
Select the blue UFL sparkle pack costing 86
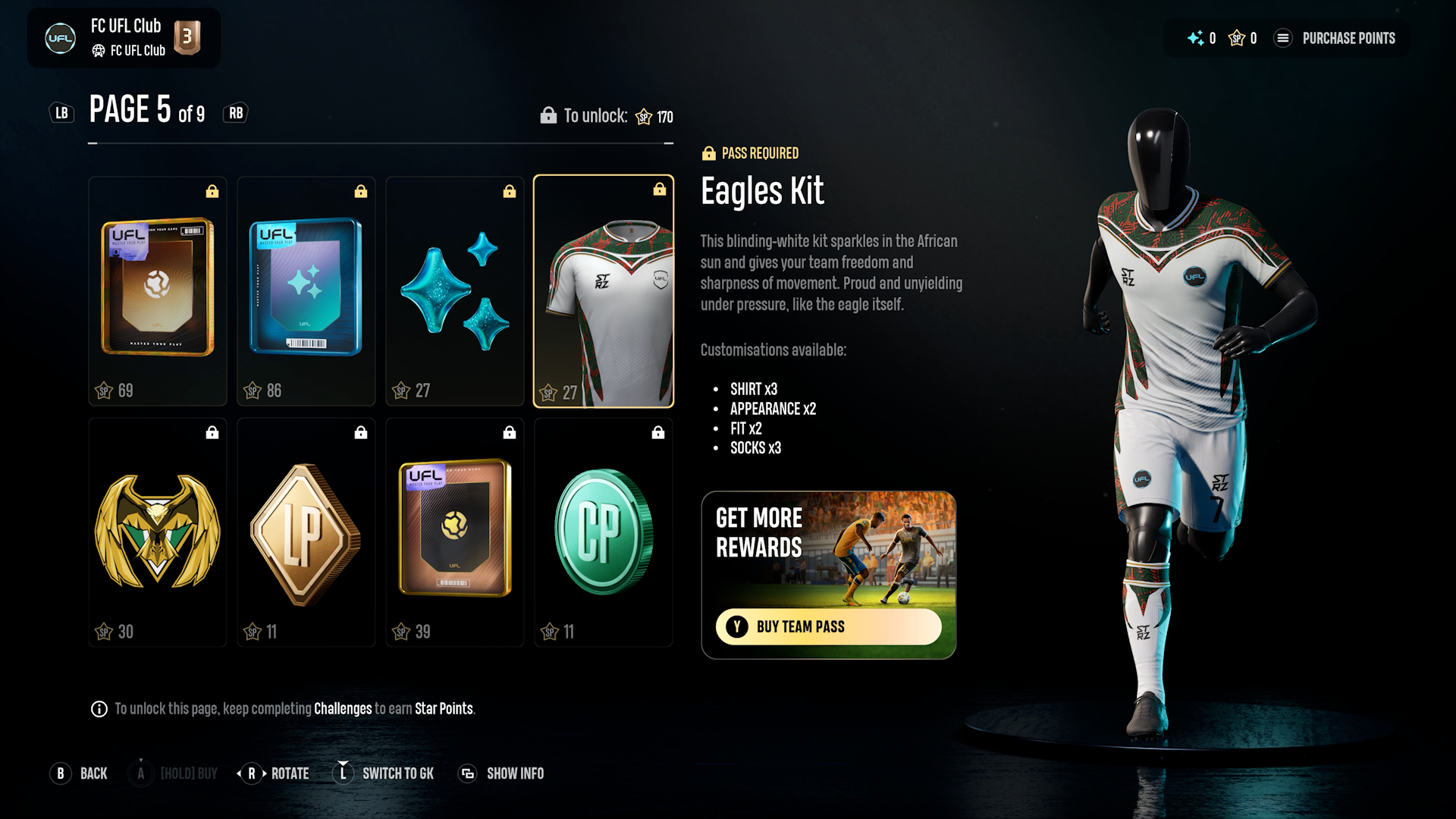[x=306, y=290]
